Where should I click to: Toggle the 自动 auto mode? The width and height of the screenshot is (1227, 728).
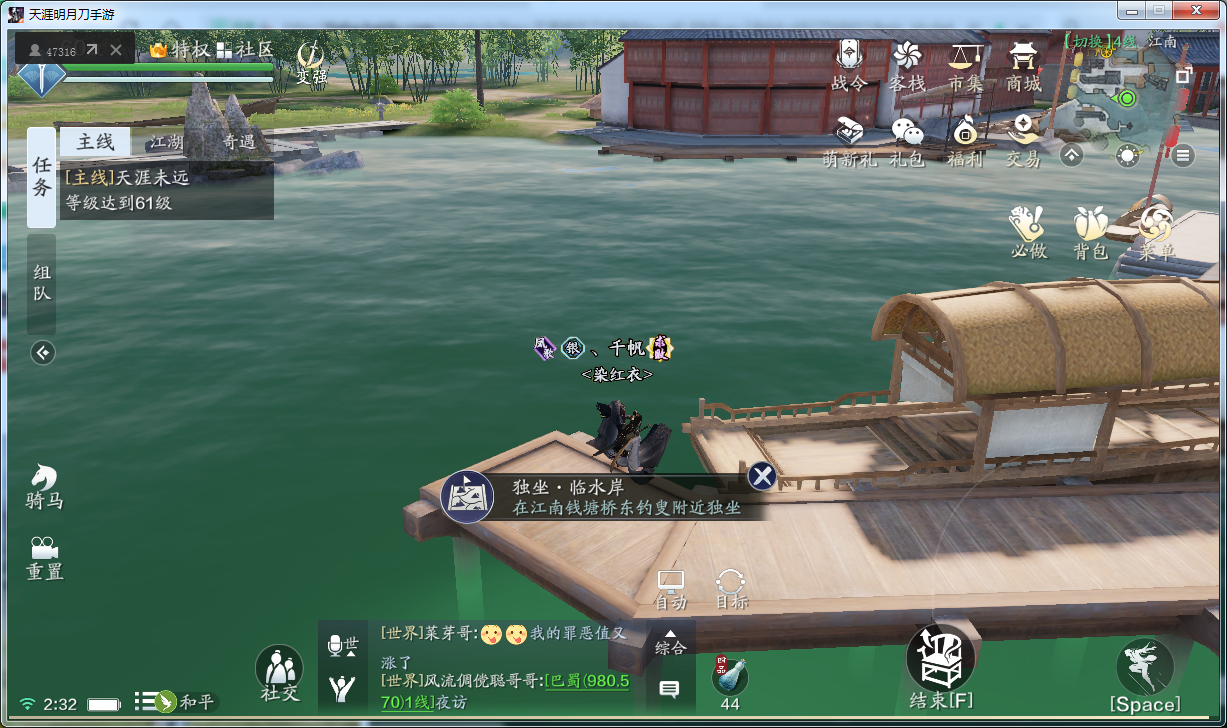[670, 589]
